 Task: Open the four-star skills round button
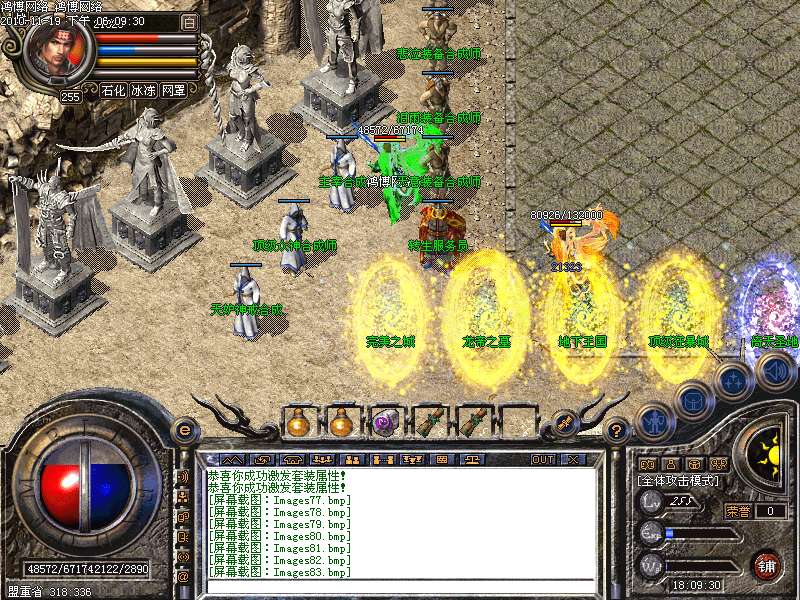(x=733, y=380)
